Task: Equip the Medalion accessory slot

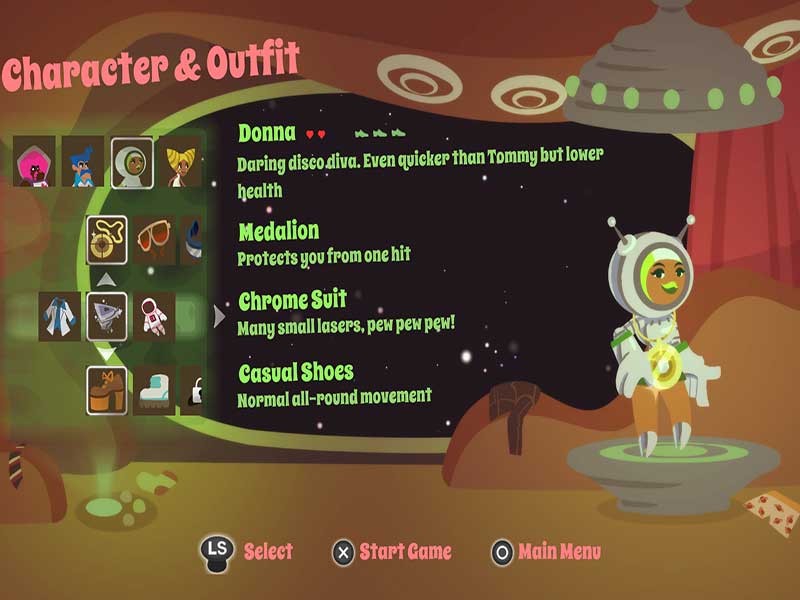Action: coord(106,240)
